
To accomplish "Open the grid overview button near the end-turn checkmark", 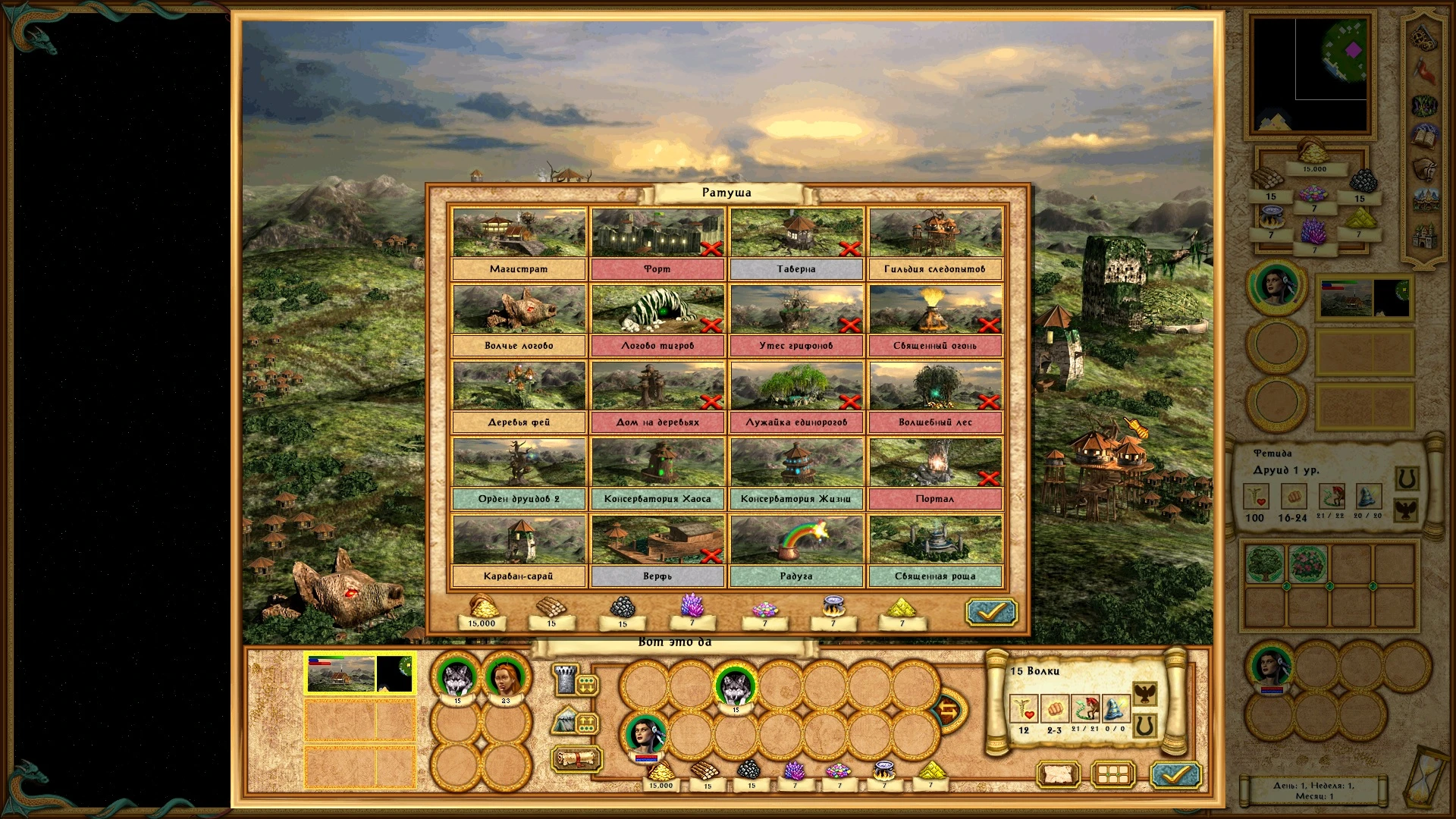I will pos(1112,774).
